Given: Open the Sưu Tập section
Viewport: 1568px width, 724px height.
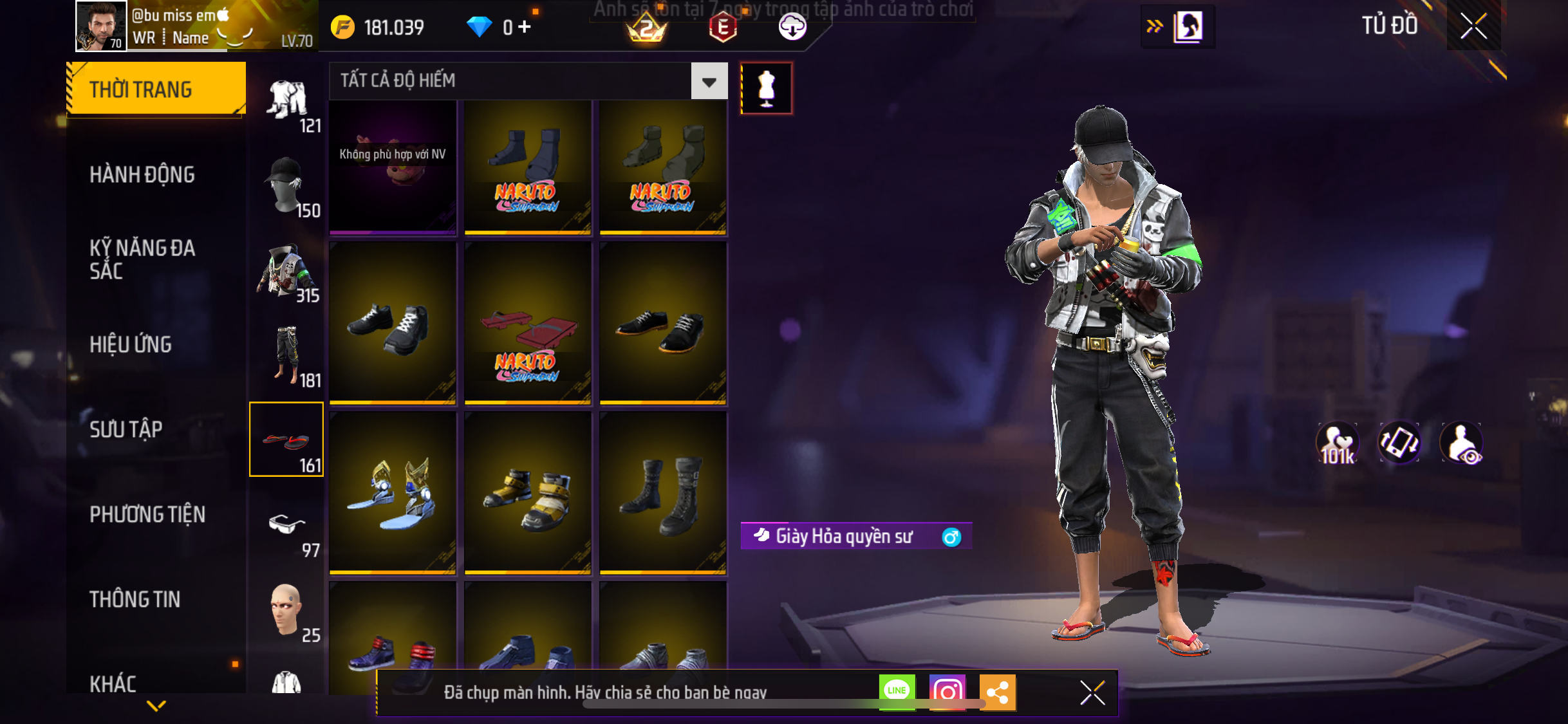Looking at the screenshot, I should tap(126, 429).
